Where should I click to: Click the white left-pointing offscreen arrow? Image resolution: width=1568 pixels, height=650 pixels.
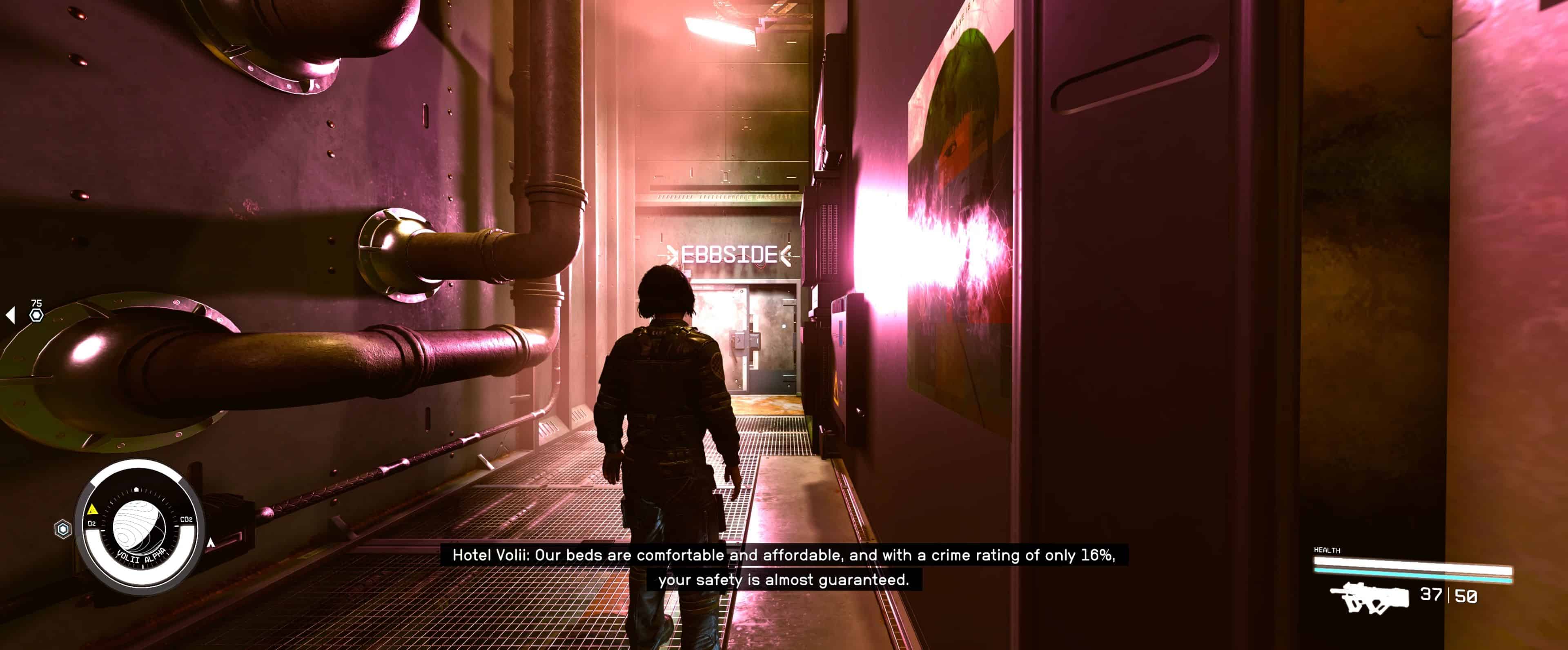pos(10,314)
